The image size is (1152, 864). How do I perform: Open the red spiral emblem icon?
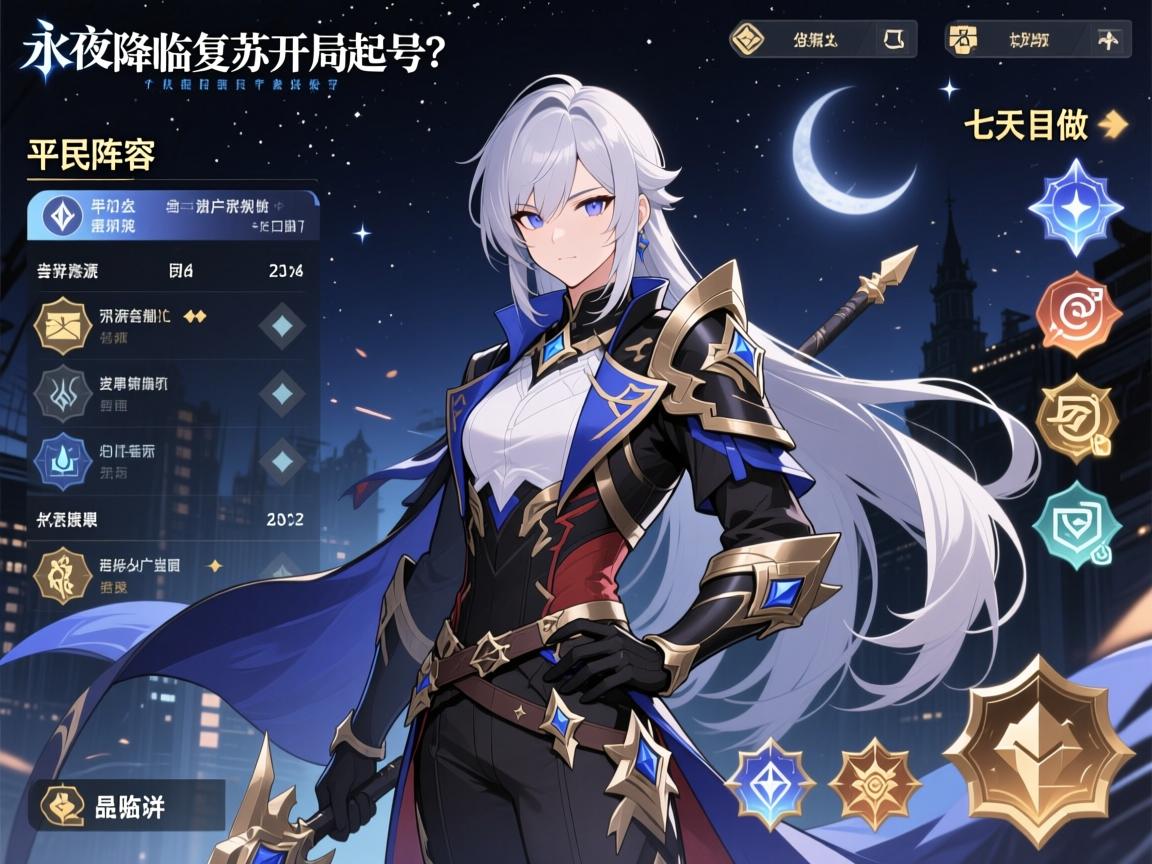(1078, 312)
